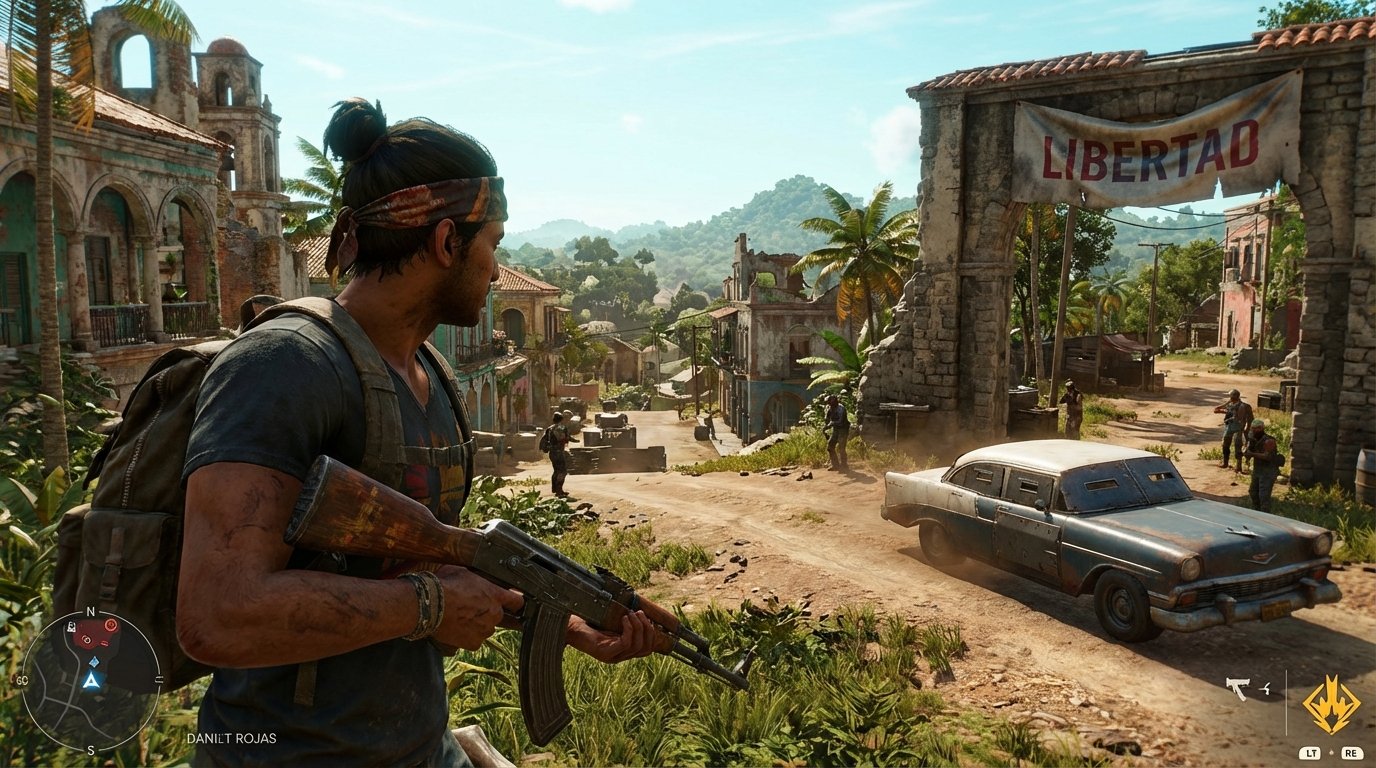Viewport: 1376px width, 768px height.
Task: Click the red enemy alert marker on the minimap
Action: [x=111, y=625]
